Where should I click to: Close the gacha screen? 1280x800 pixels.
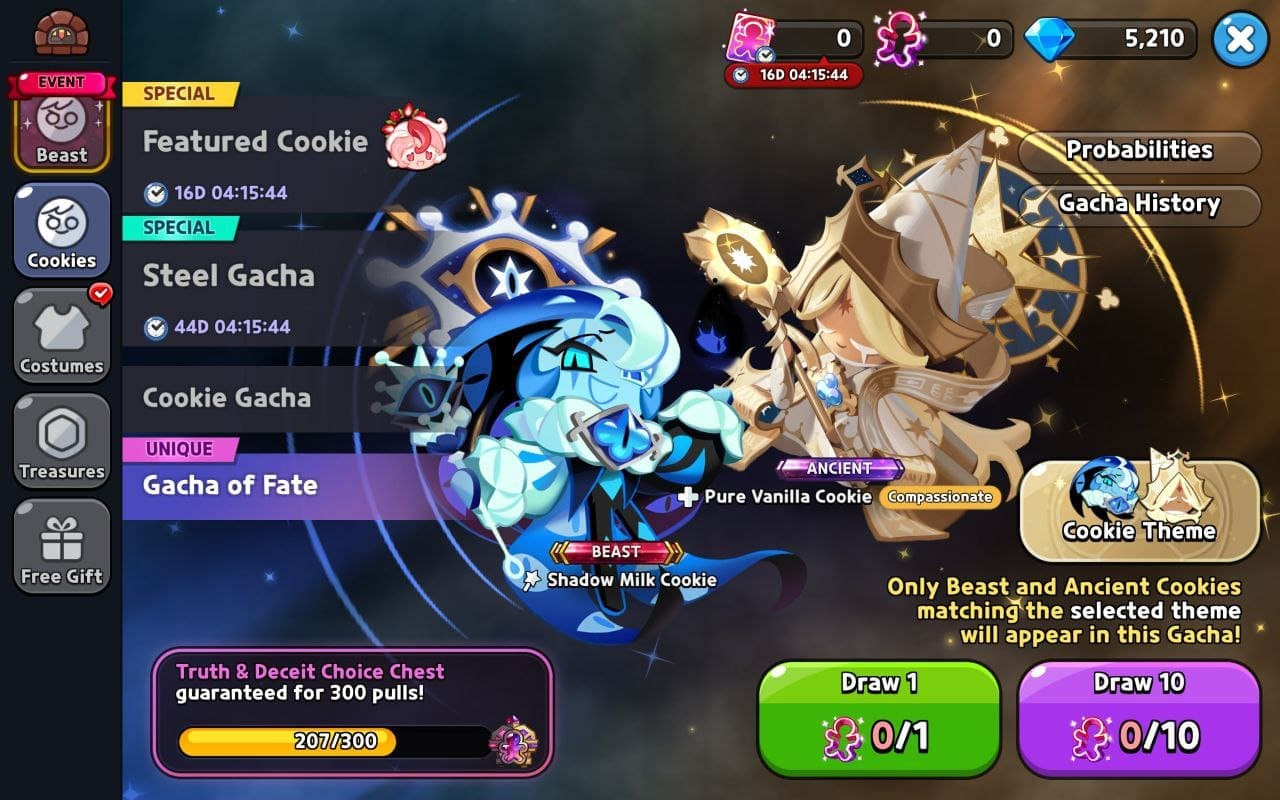point(1240,39)
